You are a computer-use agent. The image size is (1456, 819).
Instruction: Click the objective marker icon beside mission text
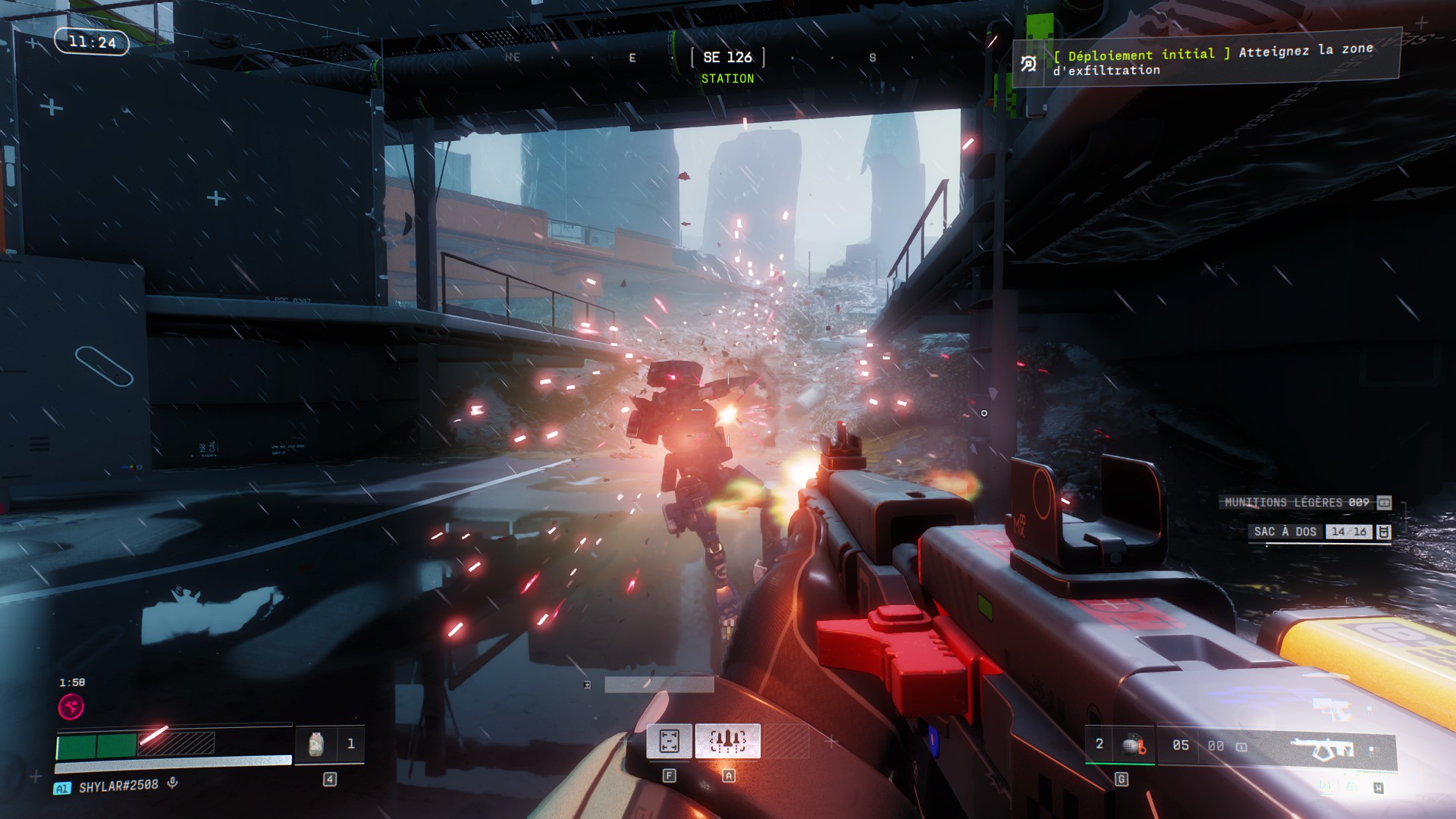1028,64
